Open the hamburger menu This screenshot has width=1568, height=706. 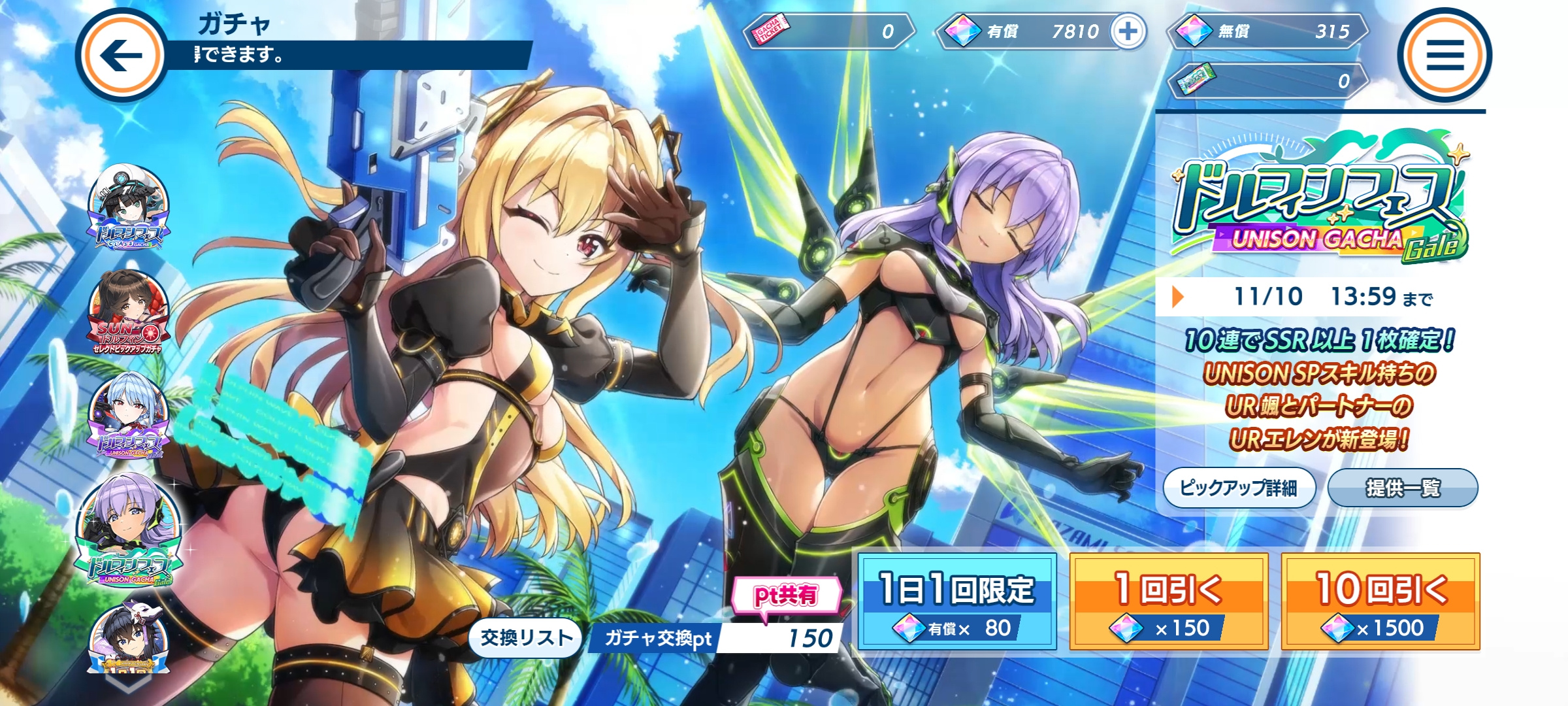click(1445, 55)
